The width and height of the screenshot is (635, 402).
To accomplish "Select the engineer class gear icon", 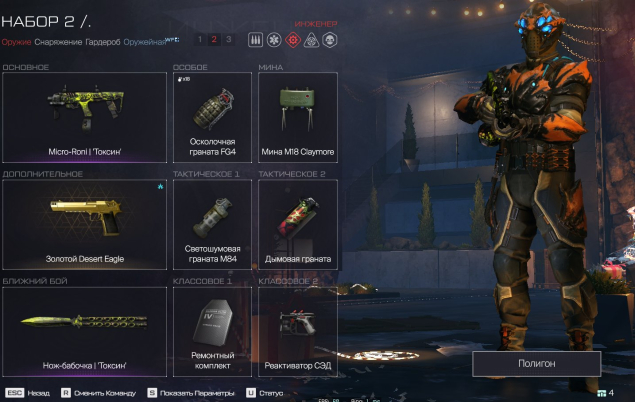I will 293,40.
